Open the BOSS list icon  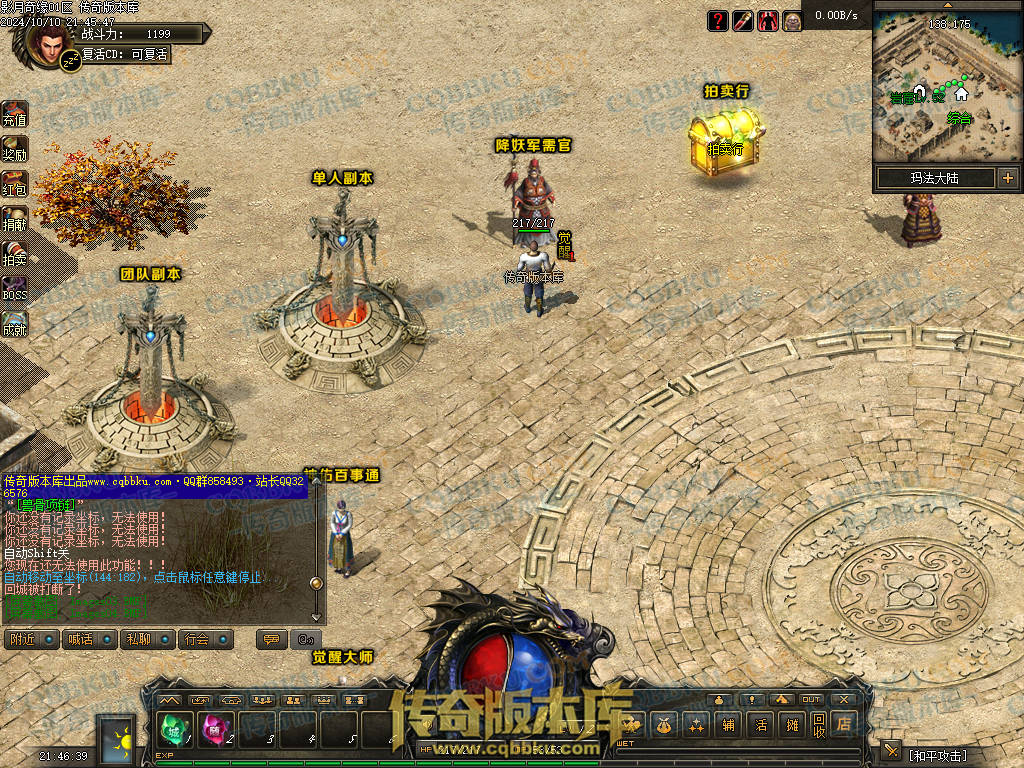14,289
